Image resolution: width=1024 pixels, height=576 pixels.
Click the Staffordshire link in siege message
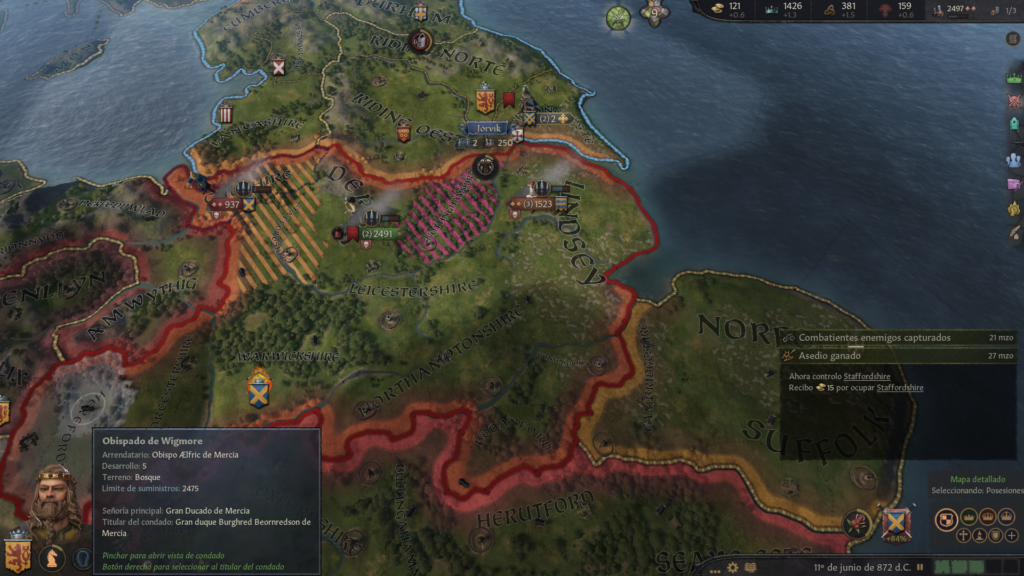[x=868, y=376]
